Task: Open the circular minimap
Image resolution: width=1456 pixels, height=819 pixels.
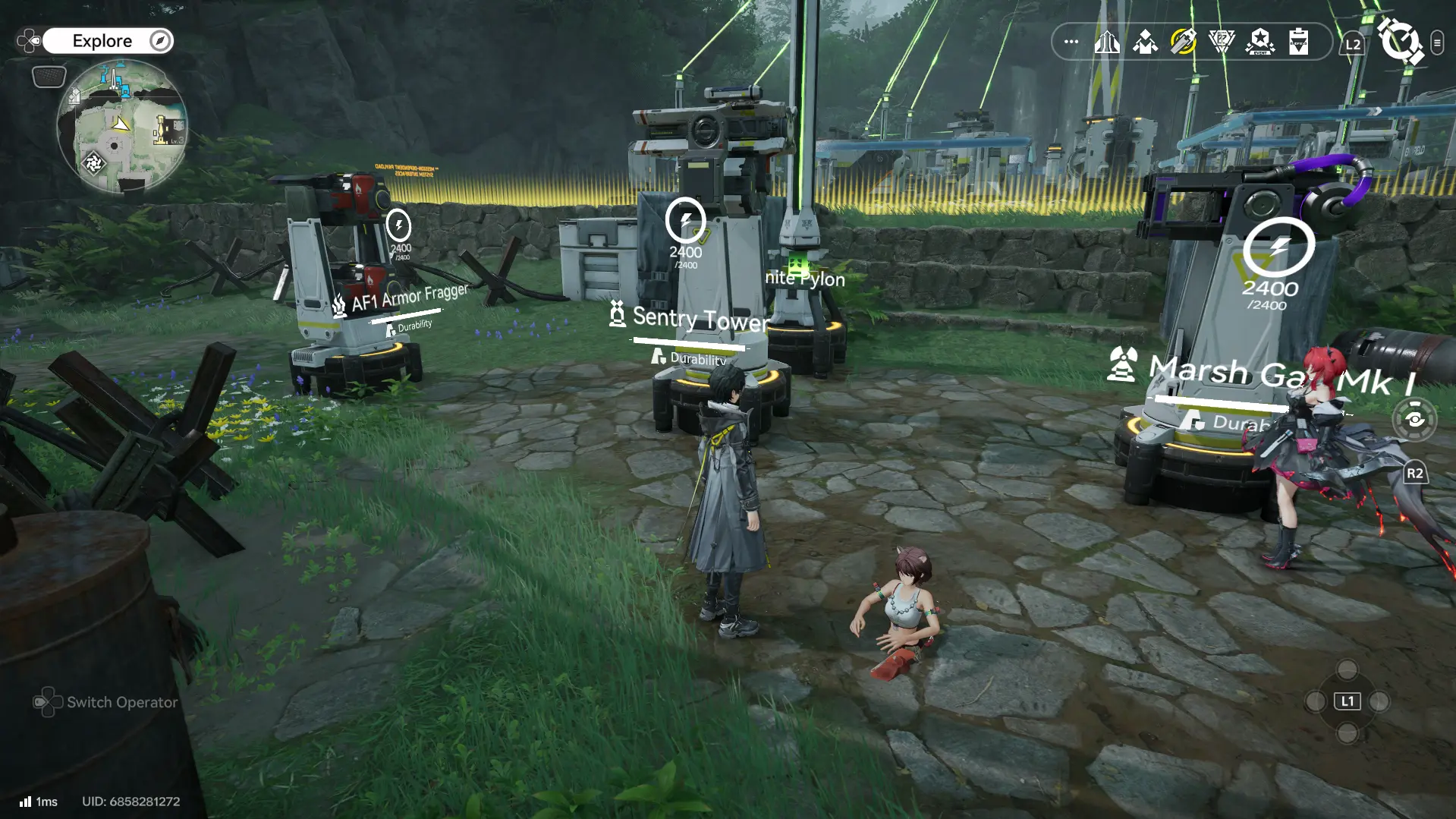Action: (x=121, y=127)
